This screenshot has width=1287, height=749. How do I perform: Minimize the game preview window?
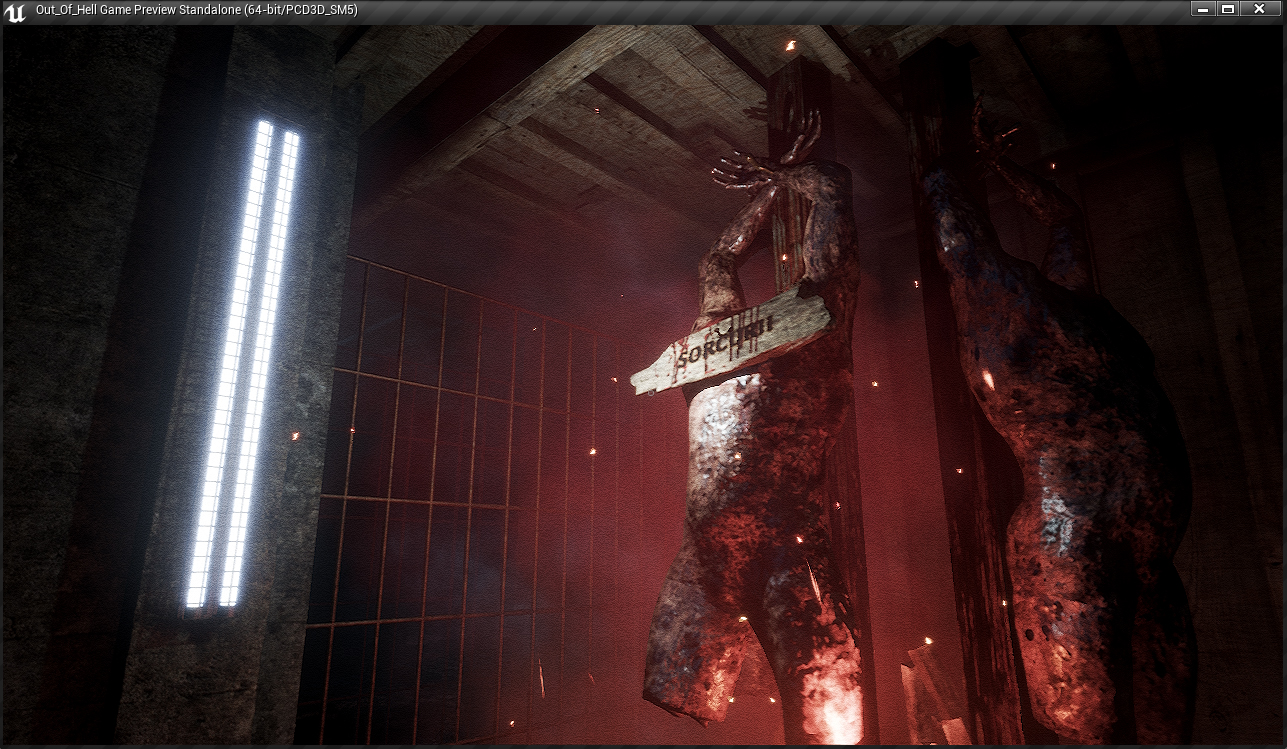(x=1203, y=9)
